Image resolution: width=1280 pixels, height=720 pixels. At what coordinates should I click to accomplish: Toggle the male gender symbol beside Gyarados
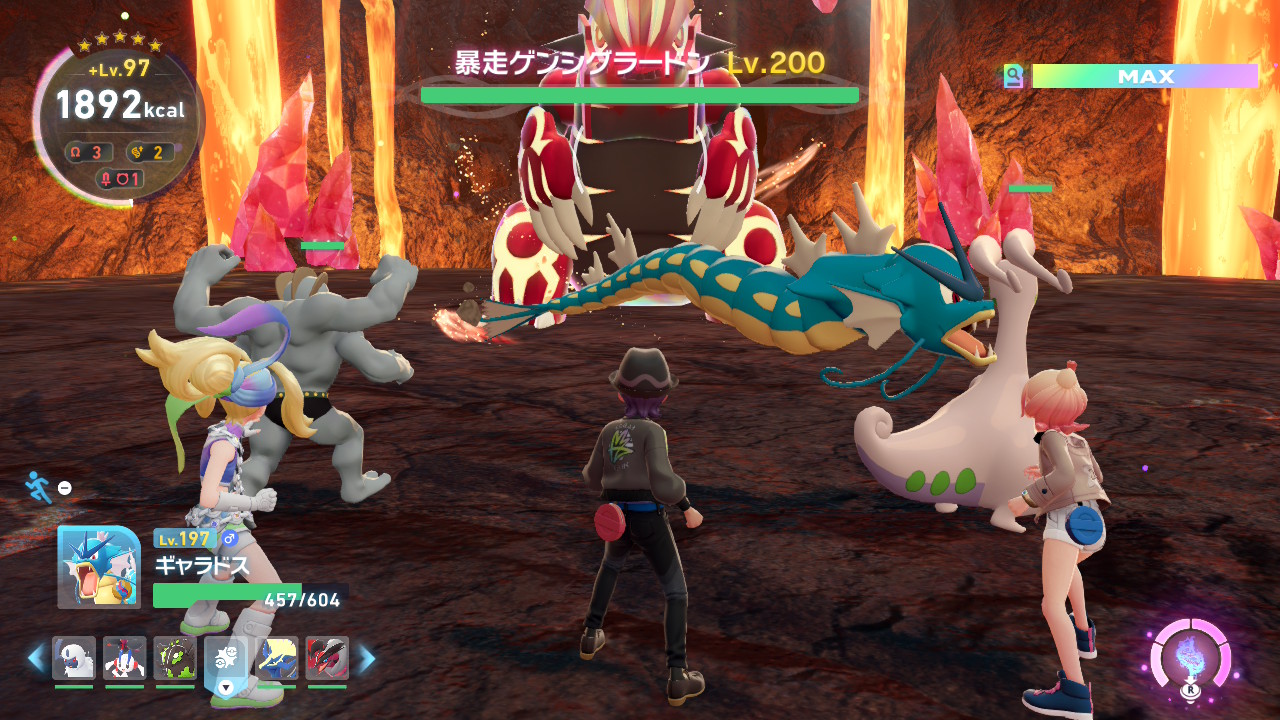coord(230,540)
